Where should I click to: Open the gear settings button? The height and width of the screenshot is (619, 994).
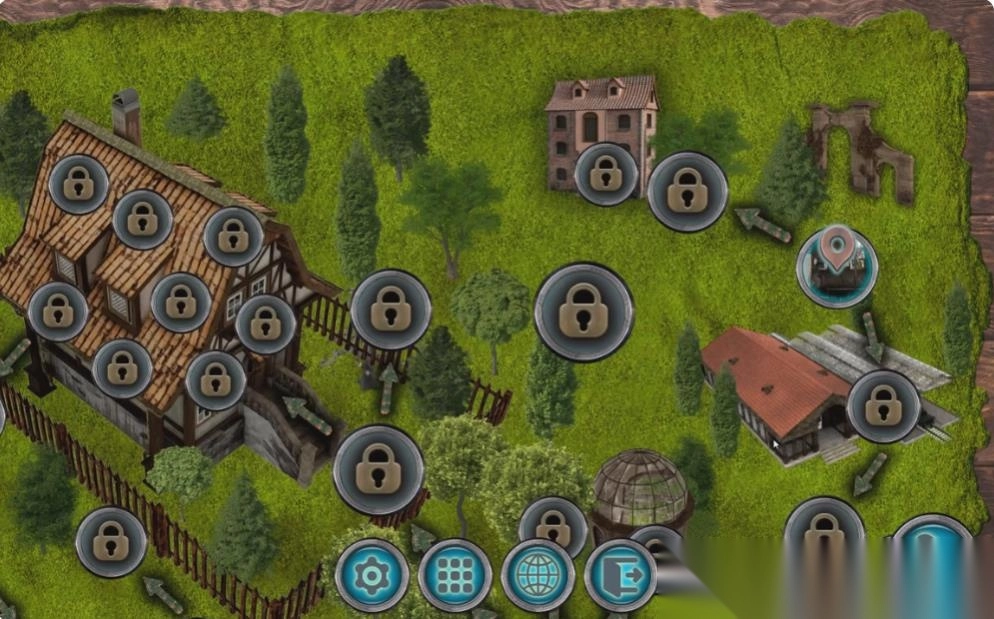[372, 576]
